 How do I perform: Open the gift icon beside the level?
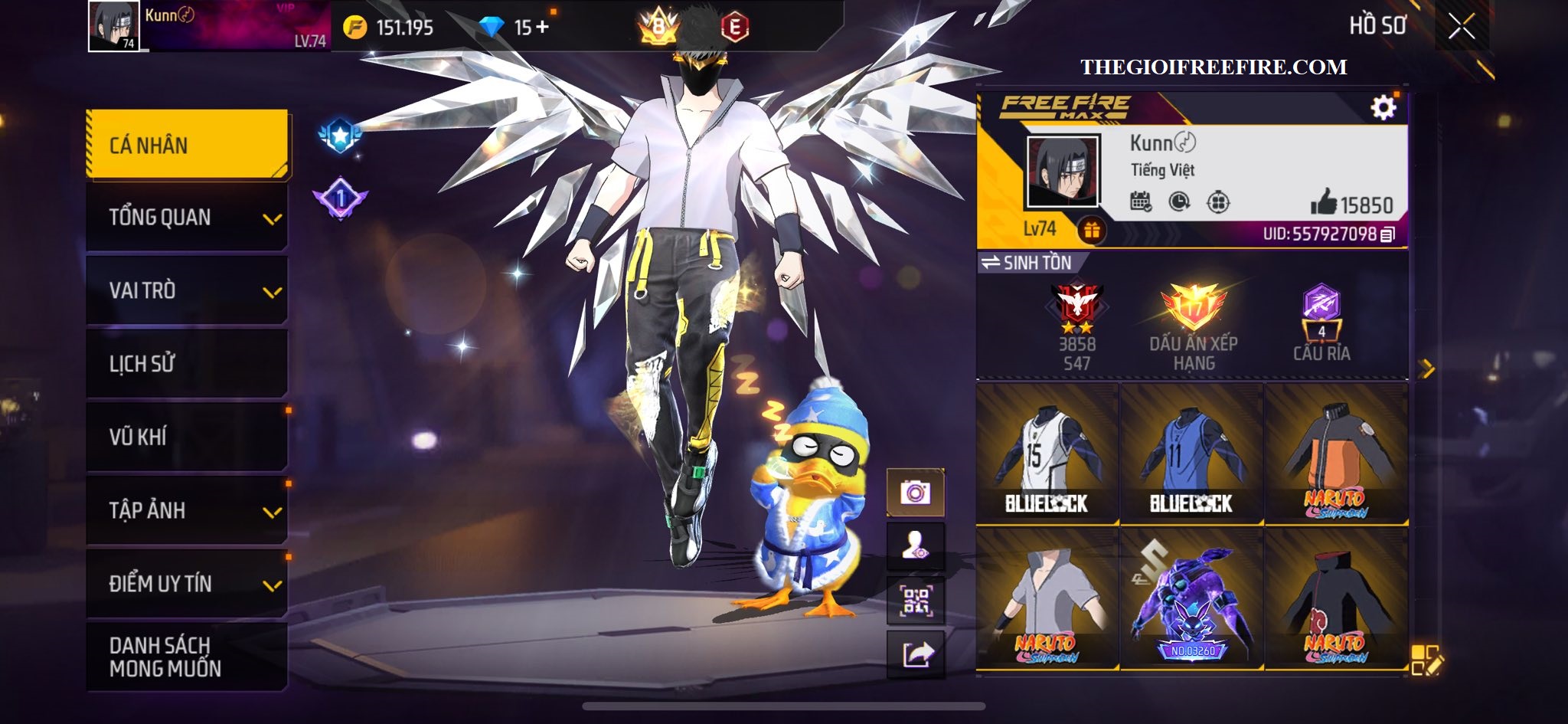1091,229
